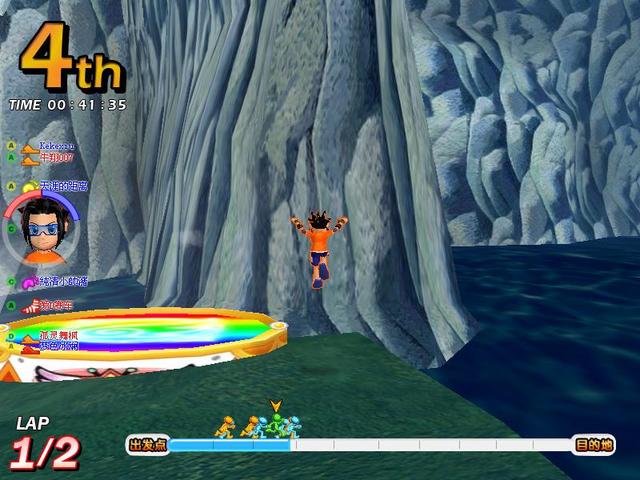Select racer 孤灵舞枫 in the ranking list

[59, 335]
